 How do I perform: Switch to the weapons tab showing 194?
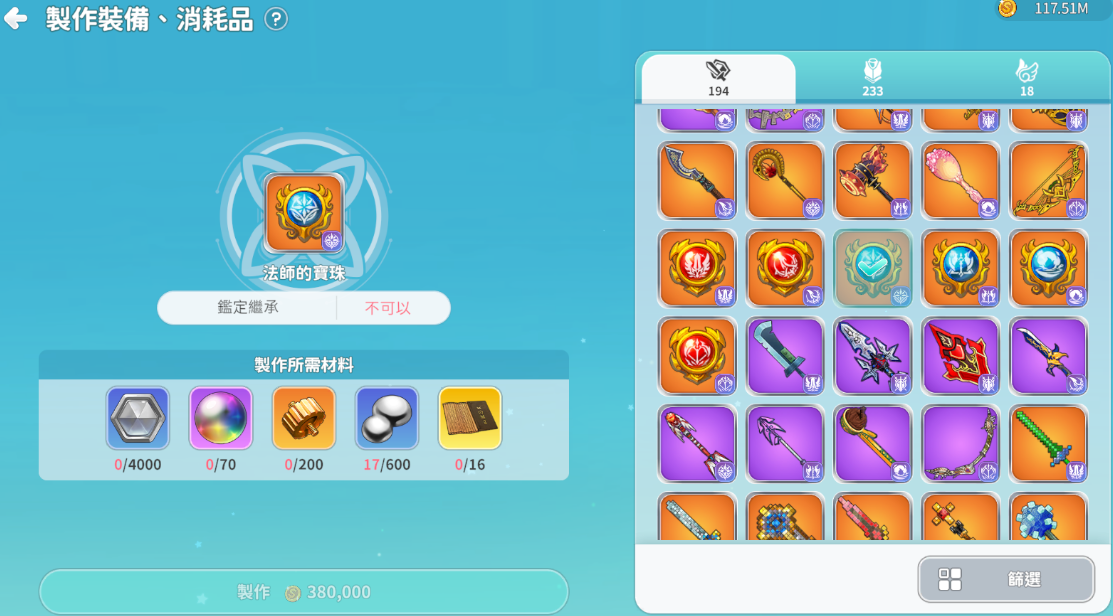(718, 78)
